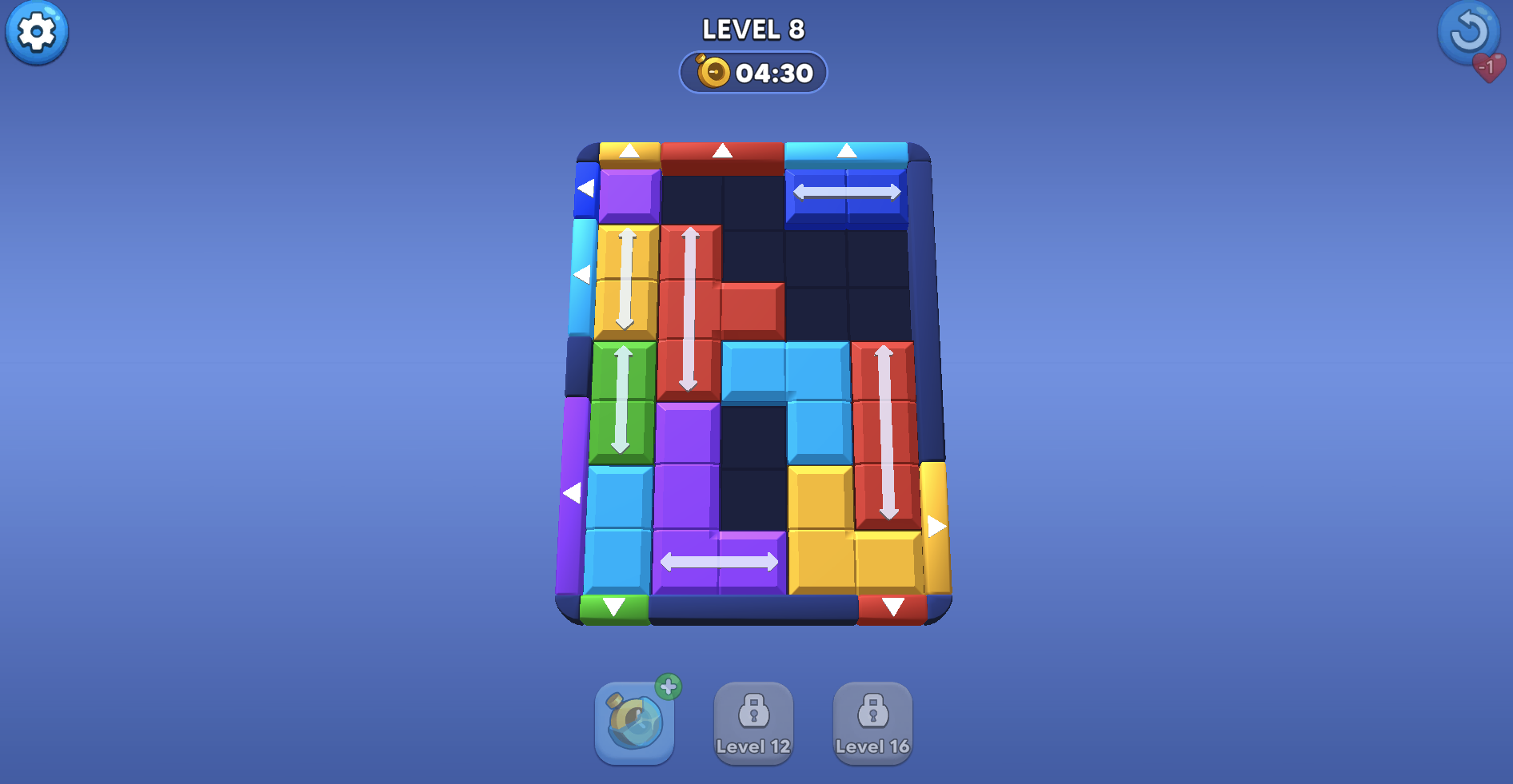
Task: Click the upward arrow on the top red block
Action: pos(722,149)
